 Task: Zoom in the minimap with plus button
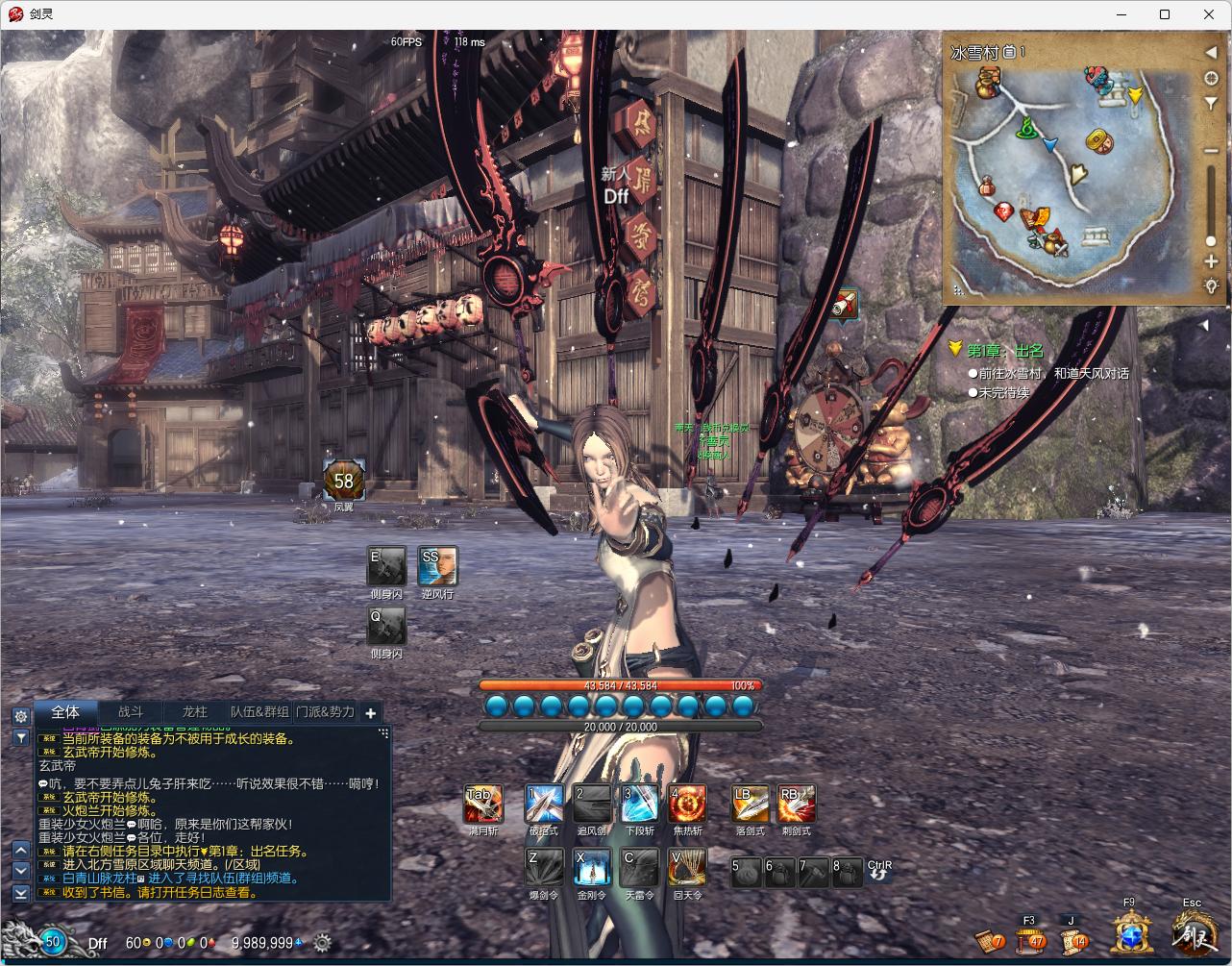point(1211,261)
